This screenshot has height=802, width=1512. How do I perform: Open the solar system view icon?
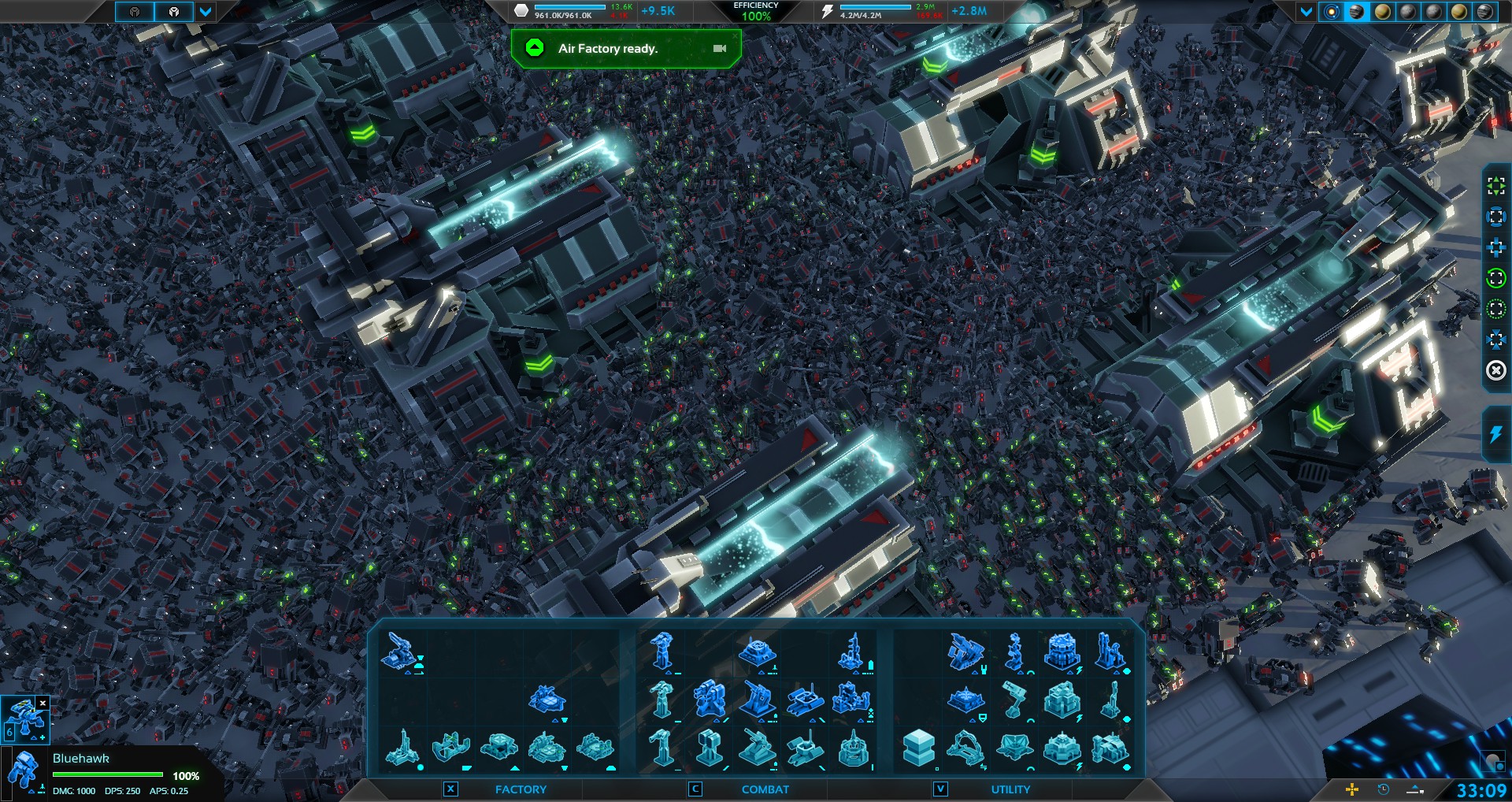(x=1332, y=12)
